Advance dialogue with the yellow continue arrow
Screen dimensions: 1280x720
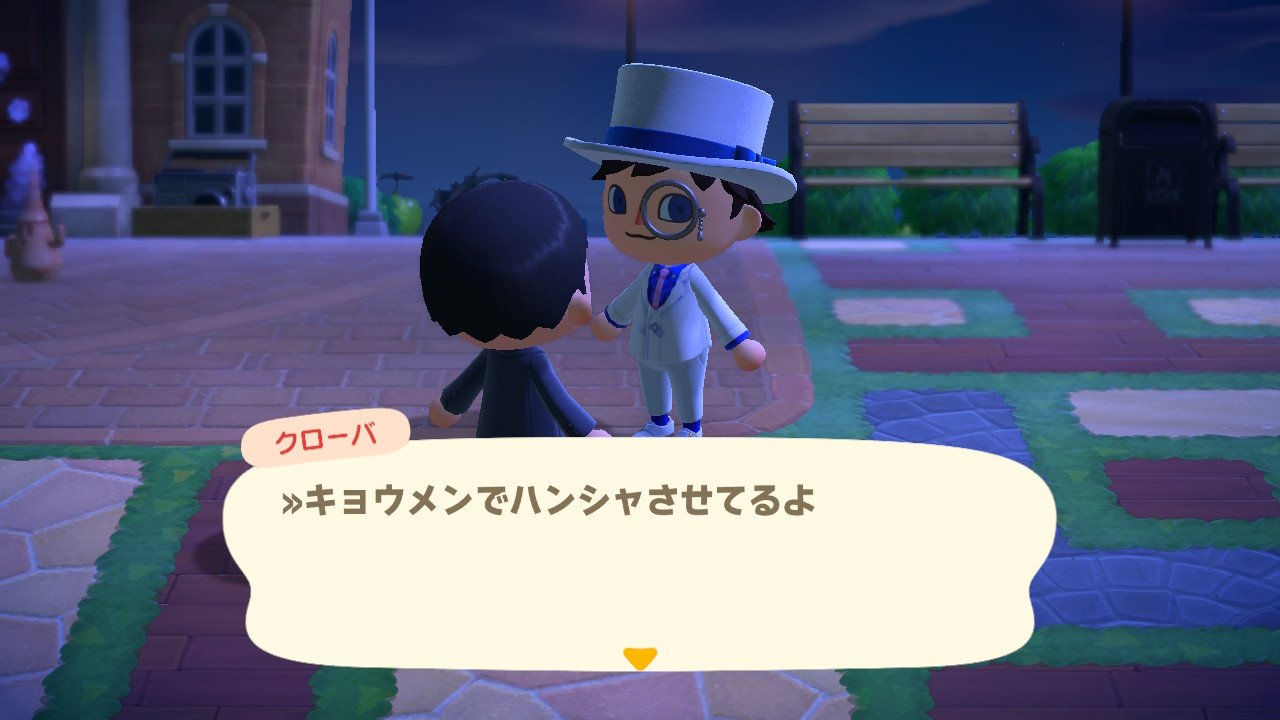639,658
